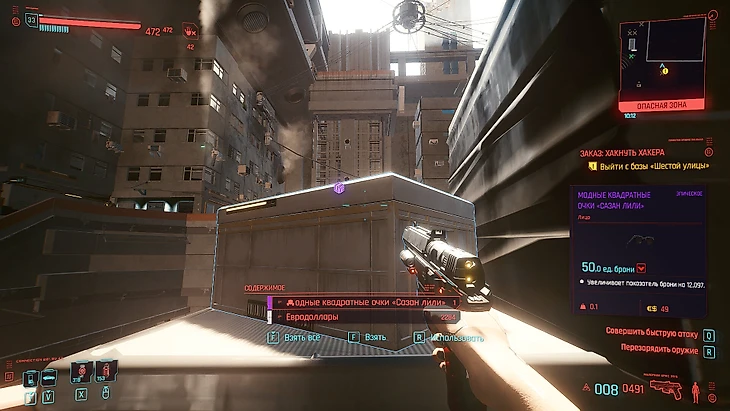Select the square glasses loot row
This screenshot has height=411, width=730.
point(365,302)
